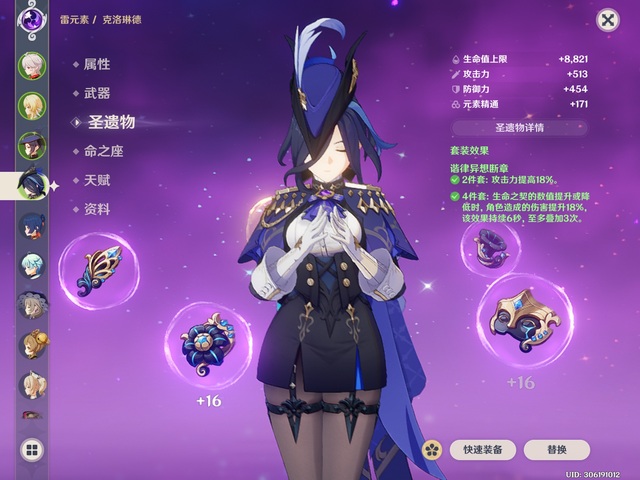Select the purple goblet artifact slot
Image resolution: width=640 pixels, height=480 pixels.
click(490, 245)
